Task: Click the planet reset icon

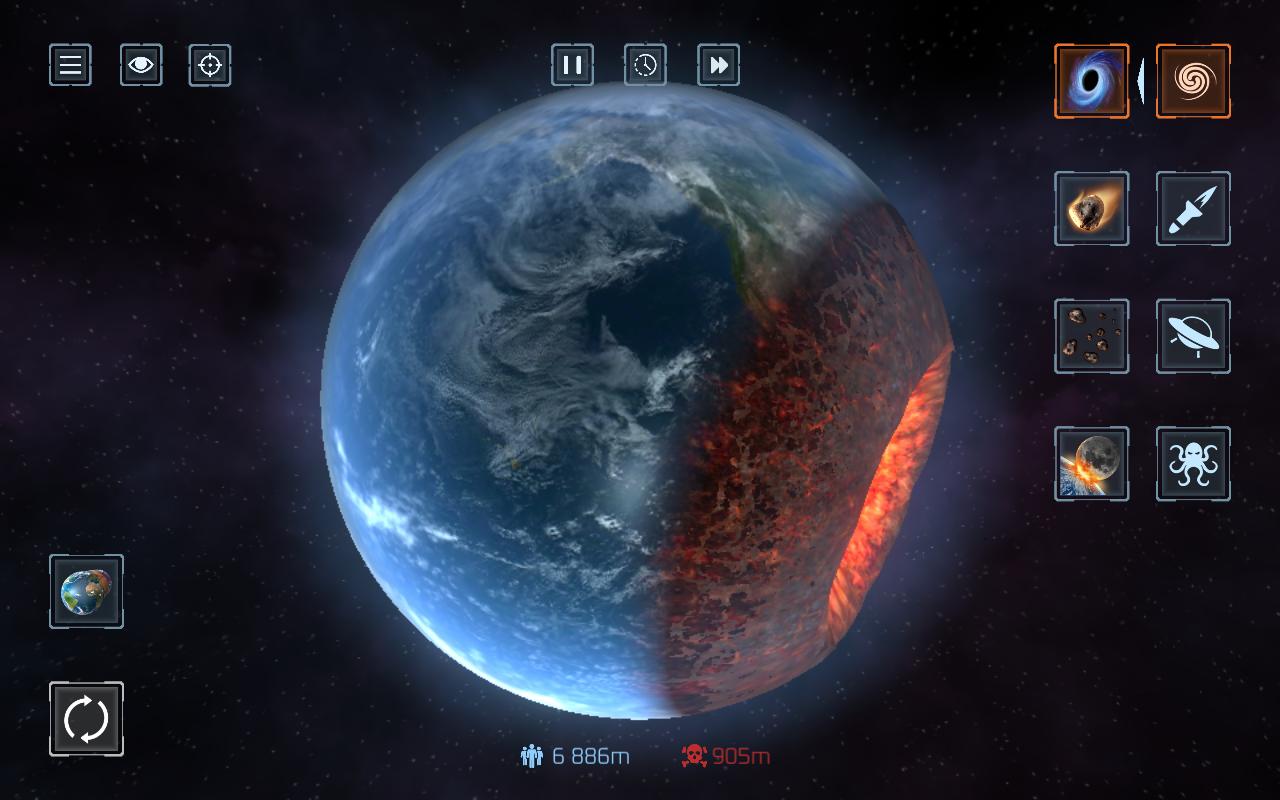Action: [x=86, y=718]
